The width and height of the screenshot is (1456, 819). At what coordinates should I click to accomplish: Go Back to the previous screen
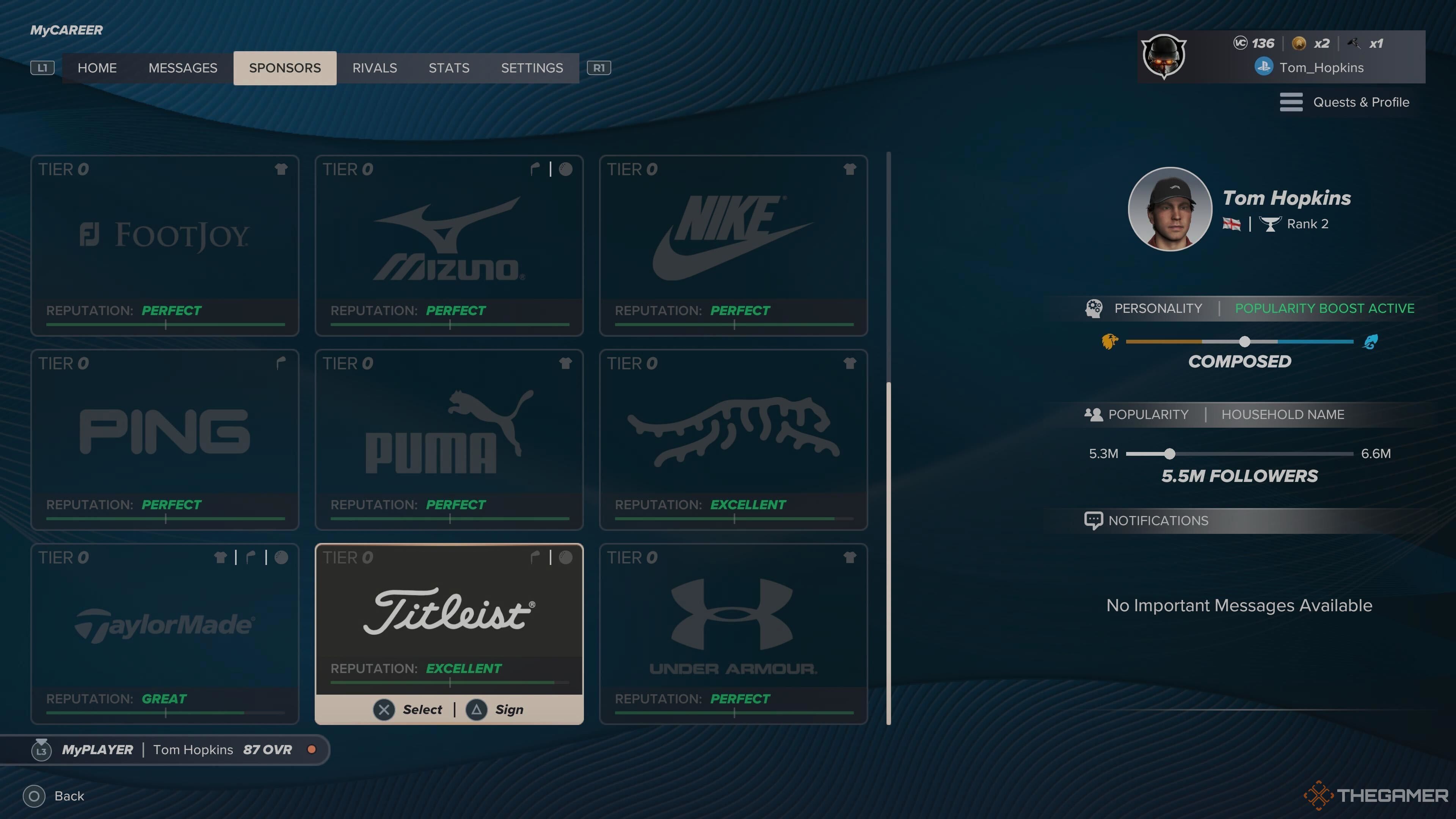point(54,796)
